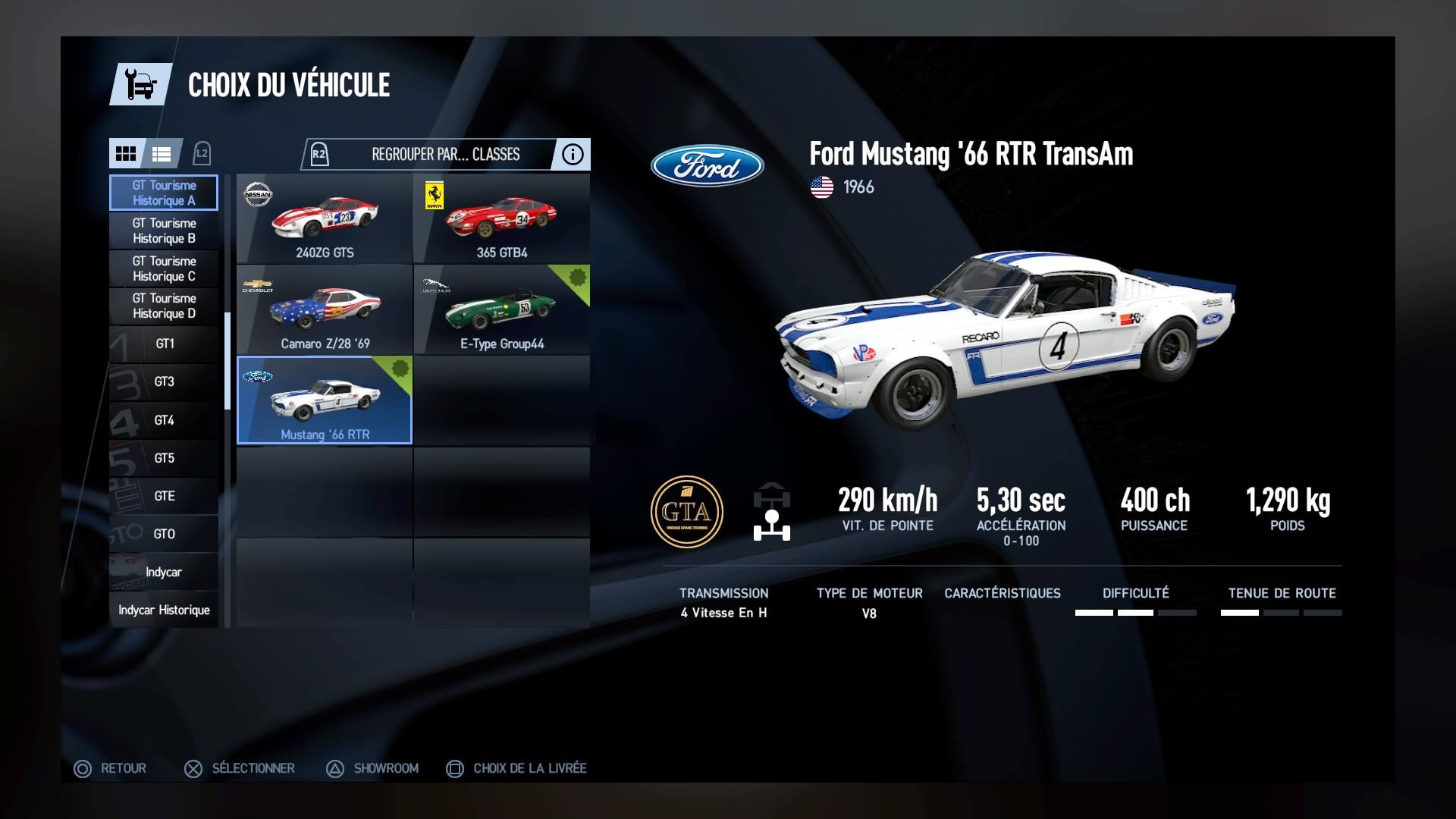This screenshot has height=819, width=1456.
Task: Choose the Indycar Historique class
Action: 164,610
